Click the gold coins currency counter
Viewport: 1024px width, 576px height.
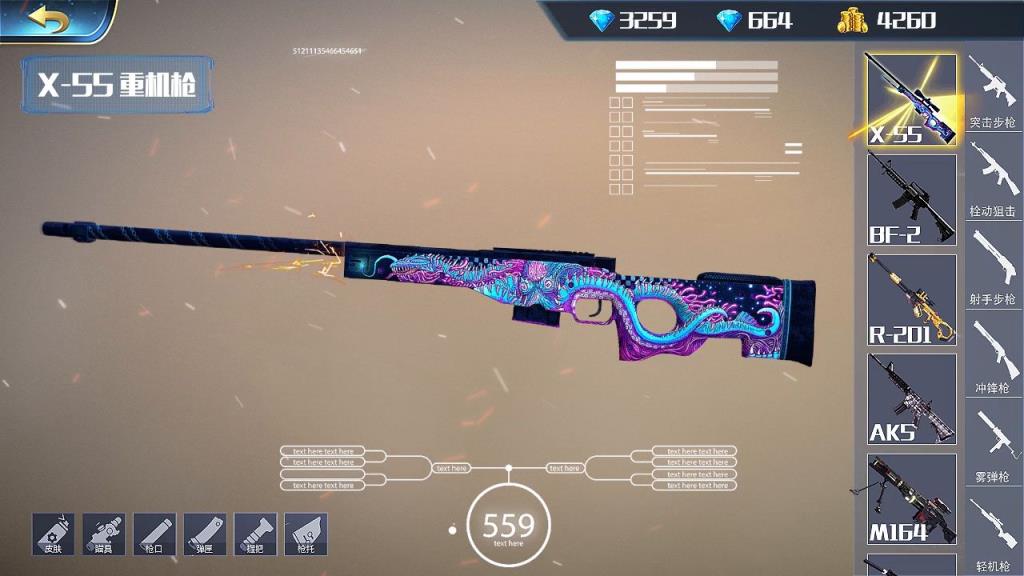(x=889, y=20)
